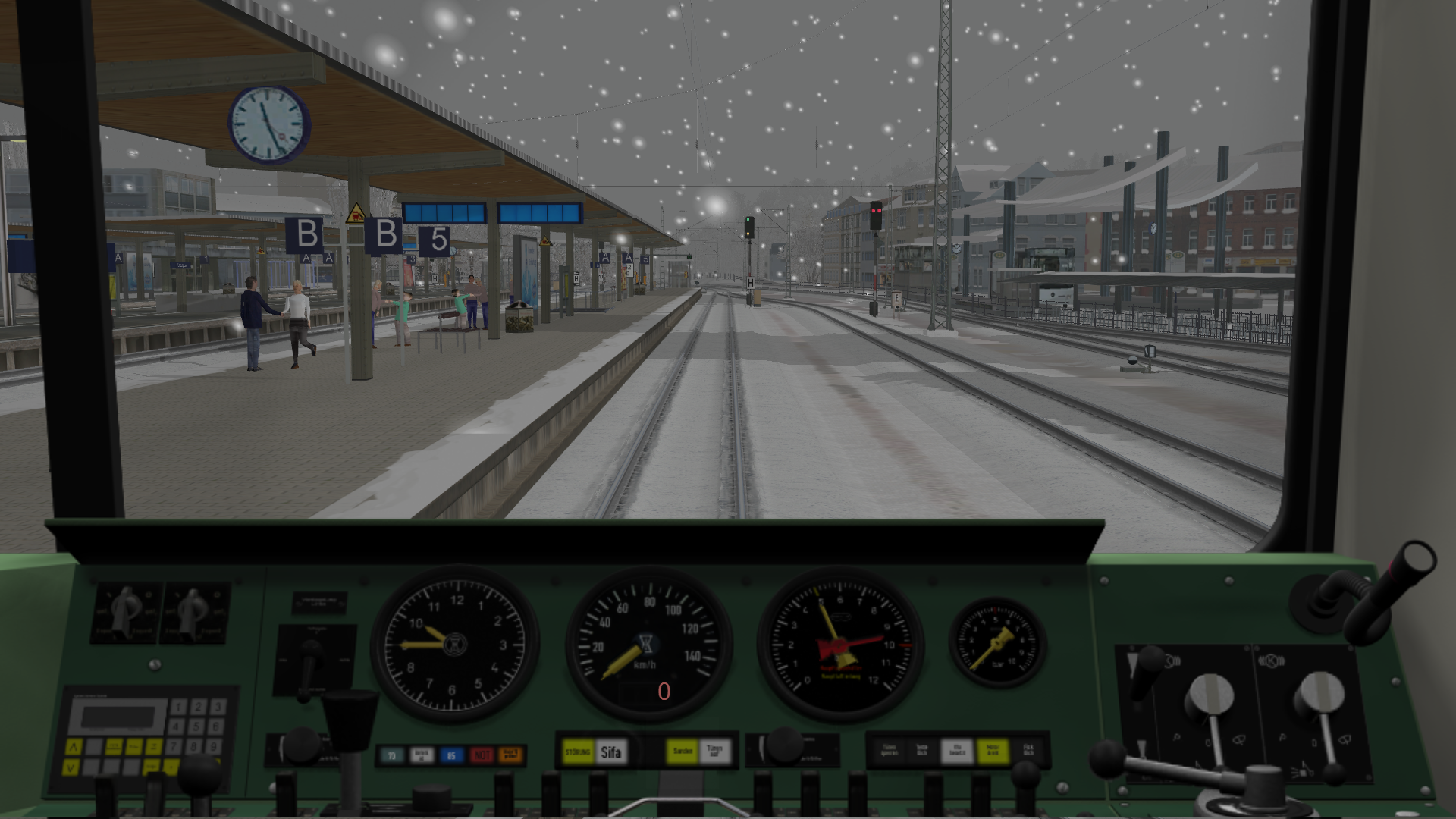Viewport: 1456px width, 819px height.
Task: Hit the number 1 key on the keypad
Action: coord(179,708)
